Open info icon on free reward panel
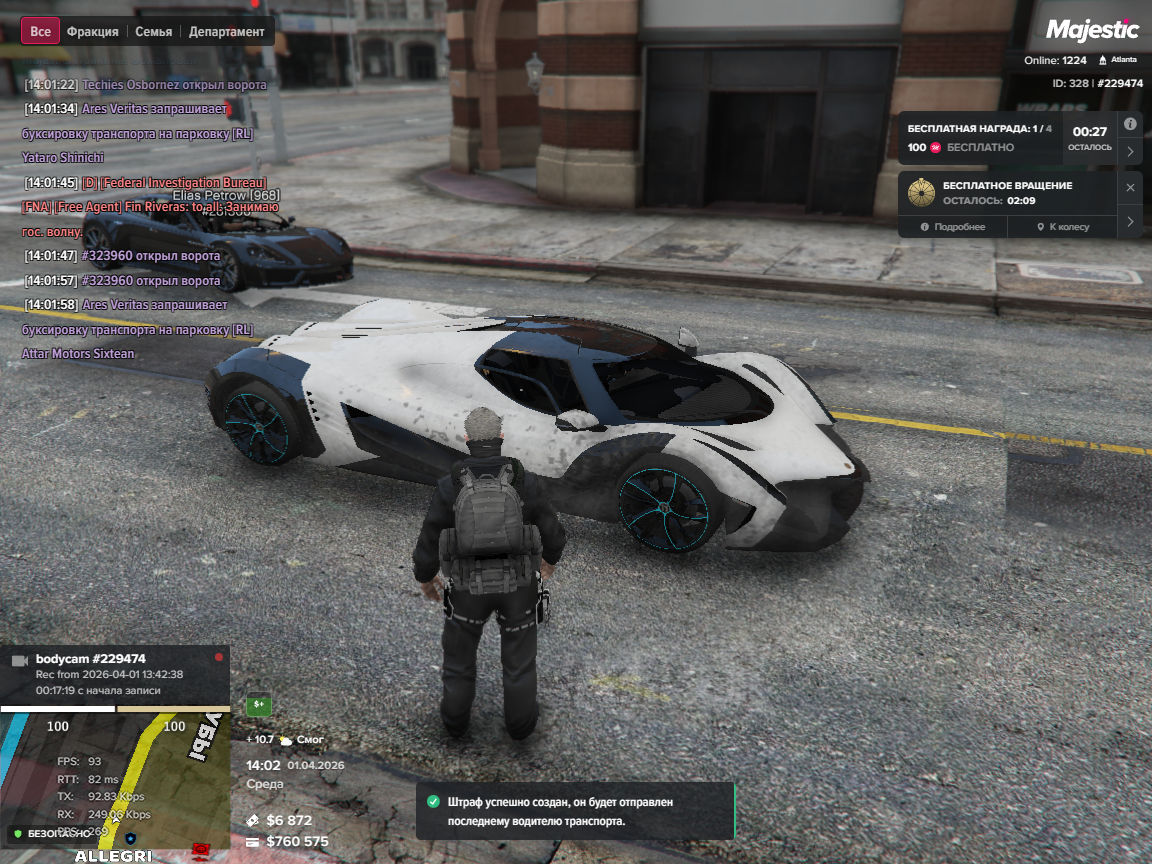Screen dimensions: 1152x864 click(x=1130, y=124)
